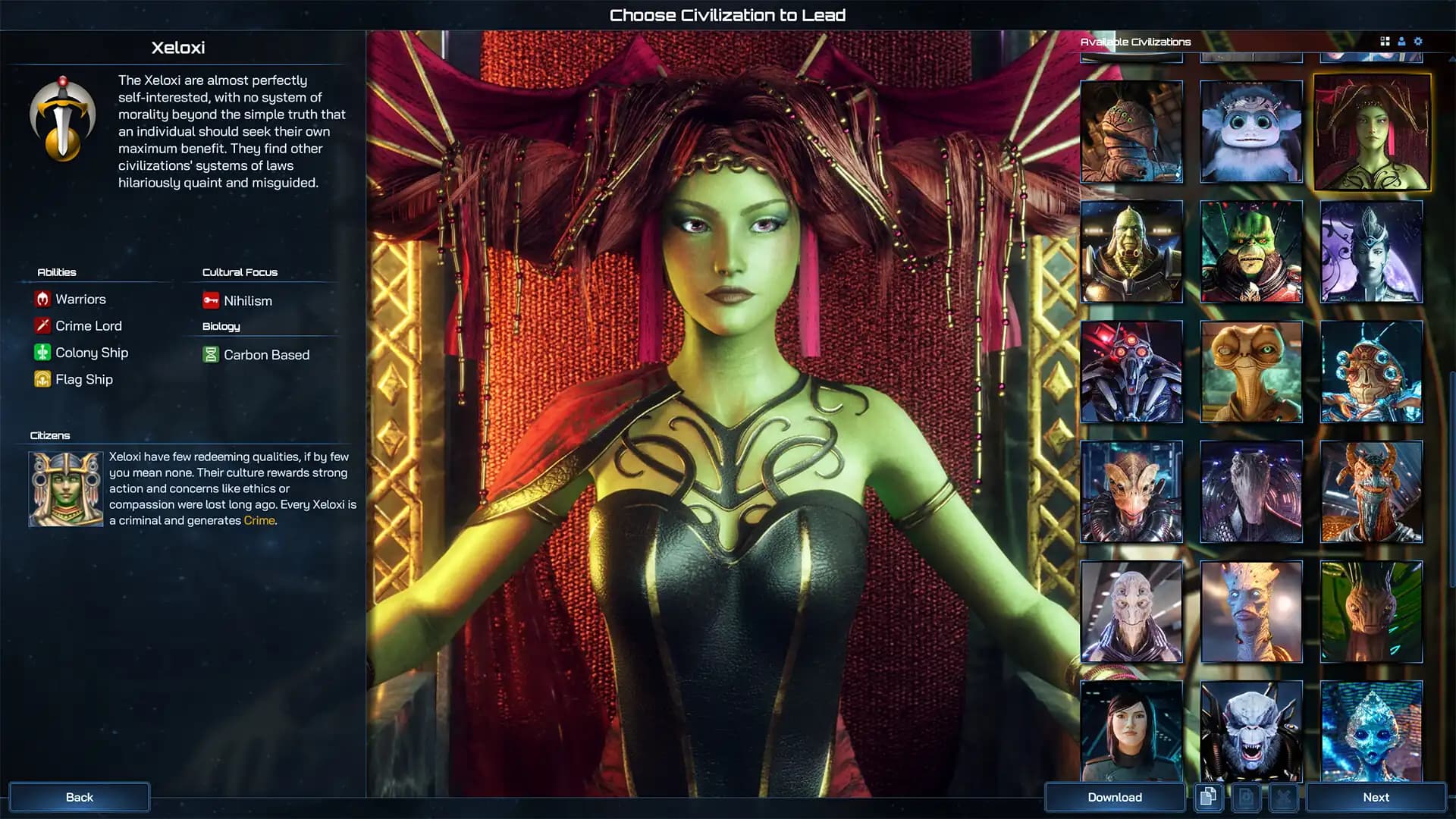Pick the human woman civilization portrait
The image size is (1456, 819).
(x=1131, y=731)
